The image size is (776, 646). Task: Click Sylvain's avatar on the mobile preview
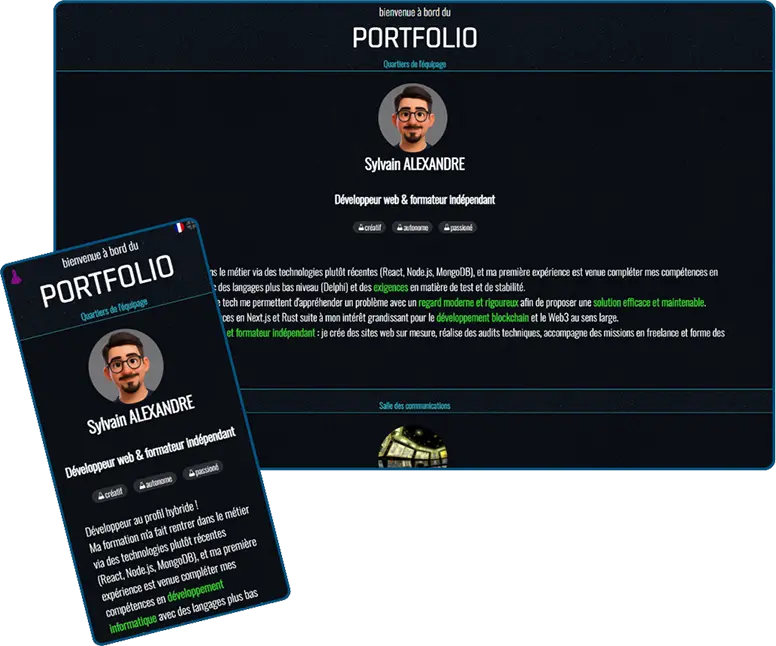coord(126,365)
